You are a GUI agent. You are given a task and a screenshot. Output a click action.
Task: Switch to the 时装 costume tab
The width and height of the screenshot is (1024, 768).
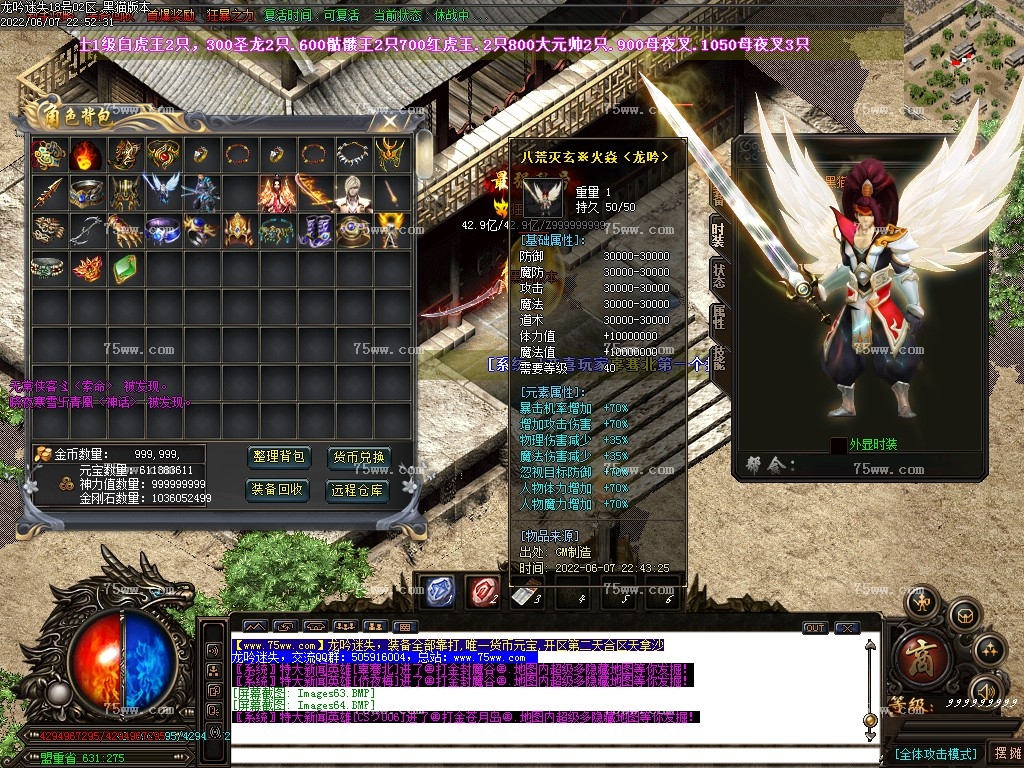click(x=718, y=234)
